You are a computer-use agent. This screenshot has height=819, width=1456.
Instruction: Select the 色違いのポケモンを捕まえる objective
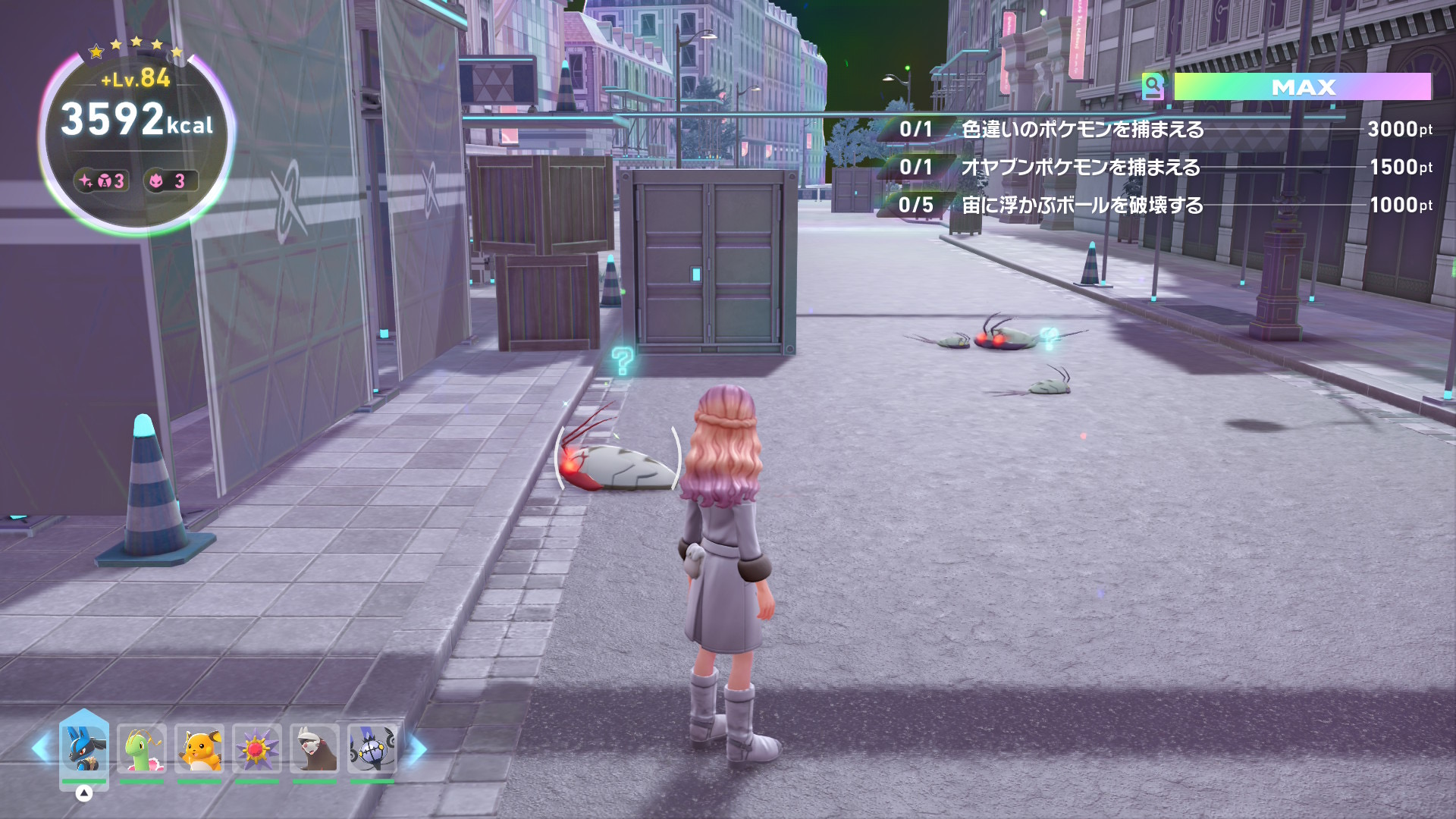point(1082,130)
